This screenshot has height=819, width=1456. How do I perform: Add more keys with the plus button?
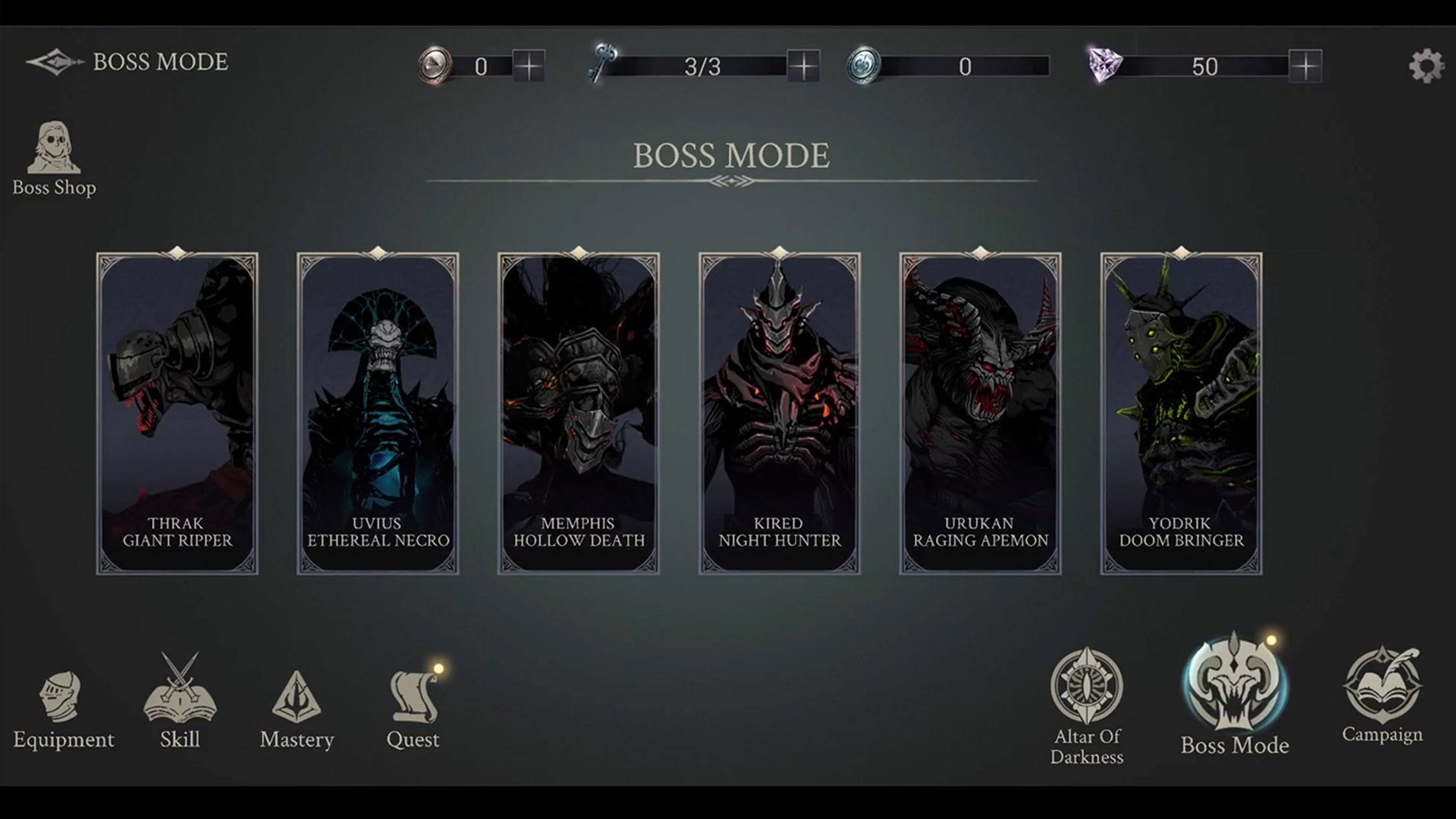[803, 66]
